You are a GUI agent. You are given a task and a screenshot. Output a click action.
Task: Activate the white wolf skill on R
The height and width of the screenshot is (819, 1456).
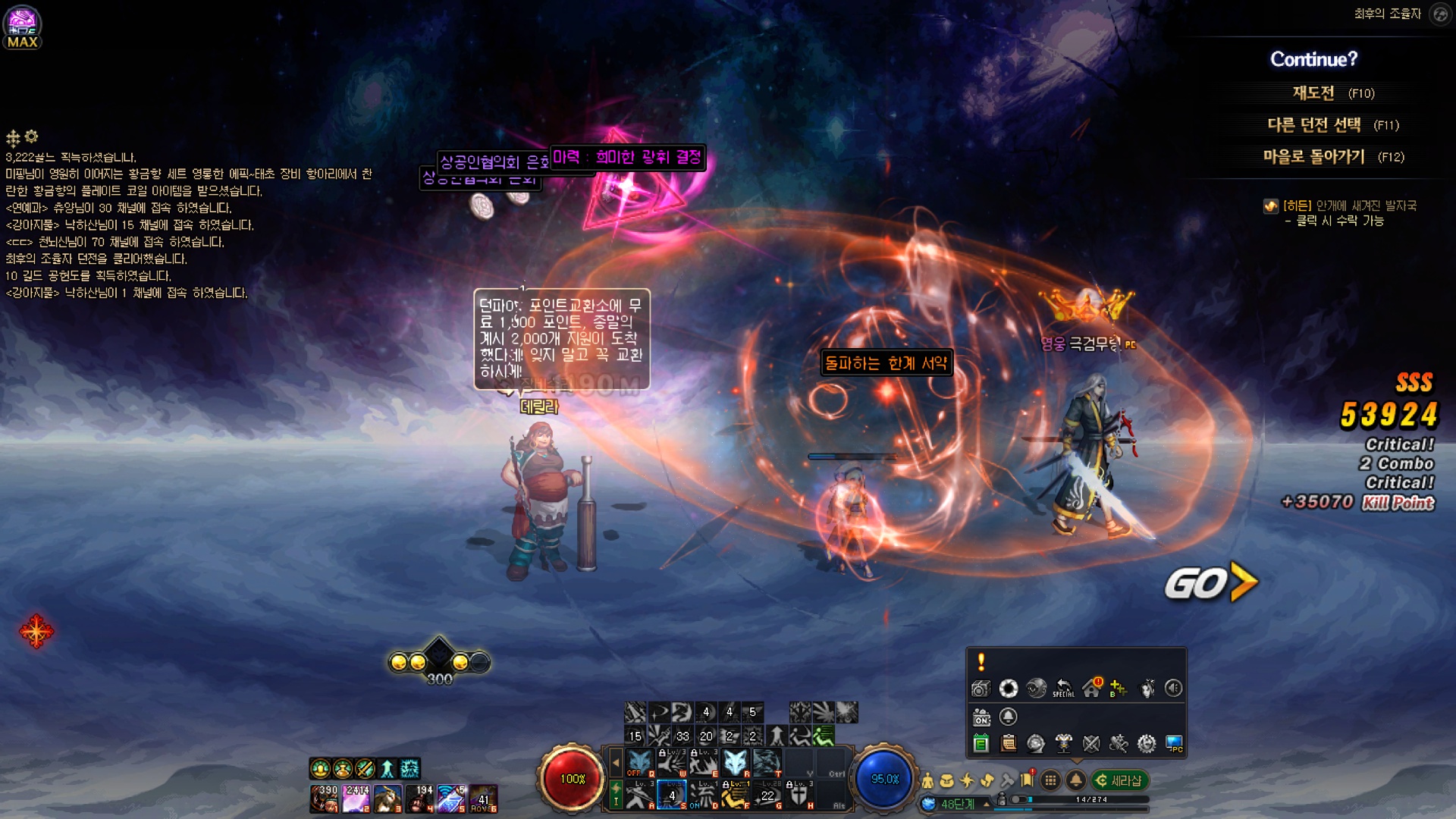click(734, 762)
